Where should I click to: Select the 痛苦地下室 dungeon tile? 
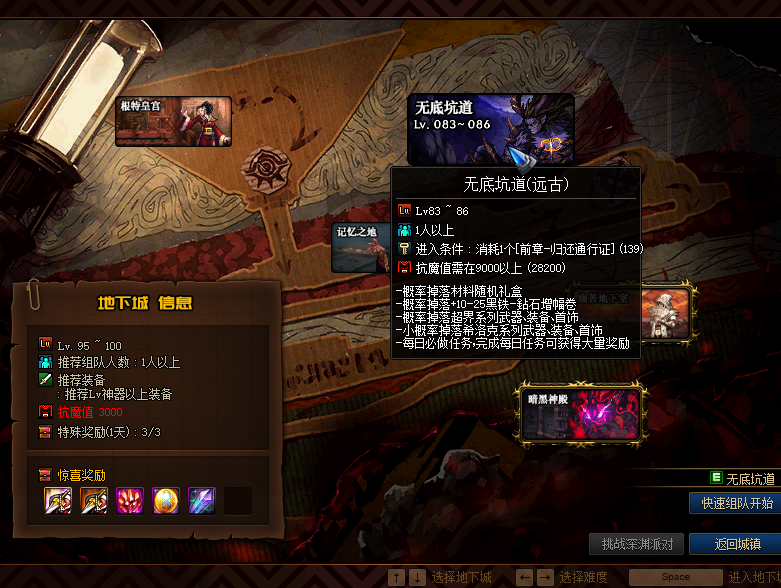pyautogui.click(x=666, y=313)
